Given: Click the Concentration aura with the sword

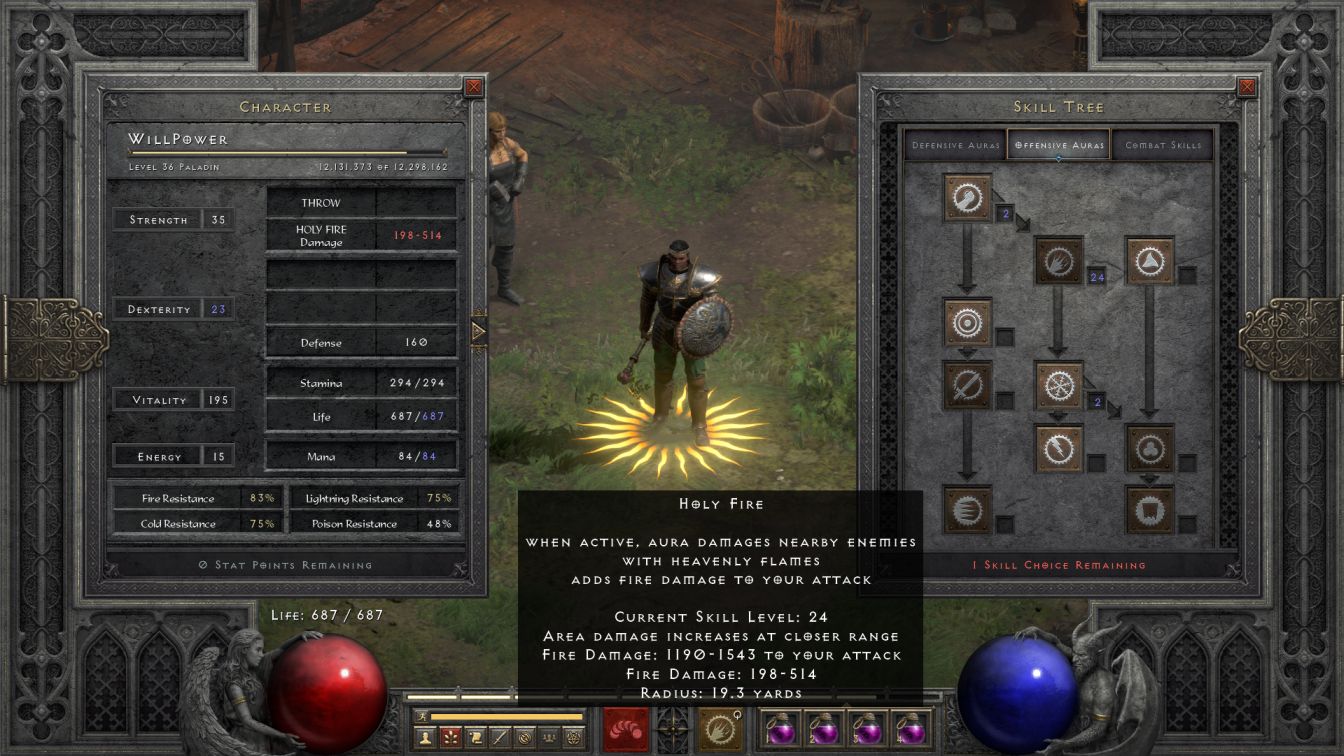Looking at the screenshot, I should 967,385.
